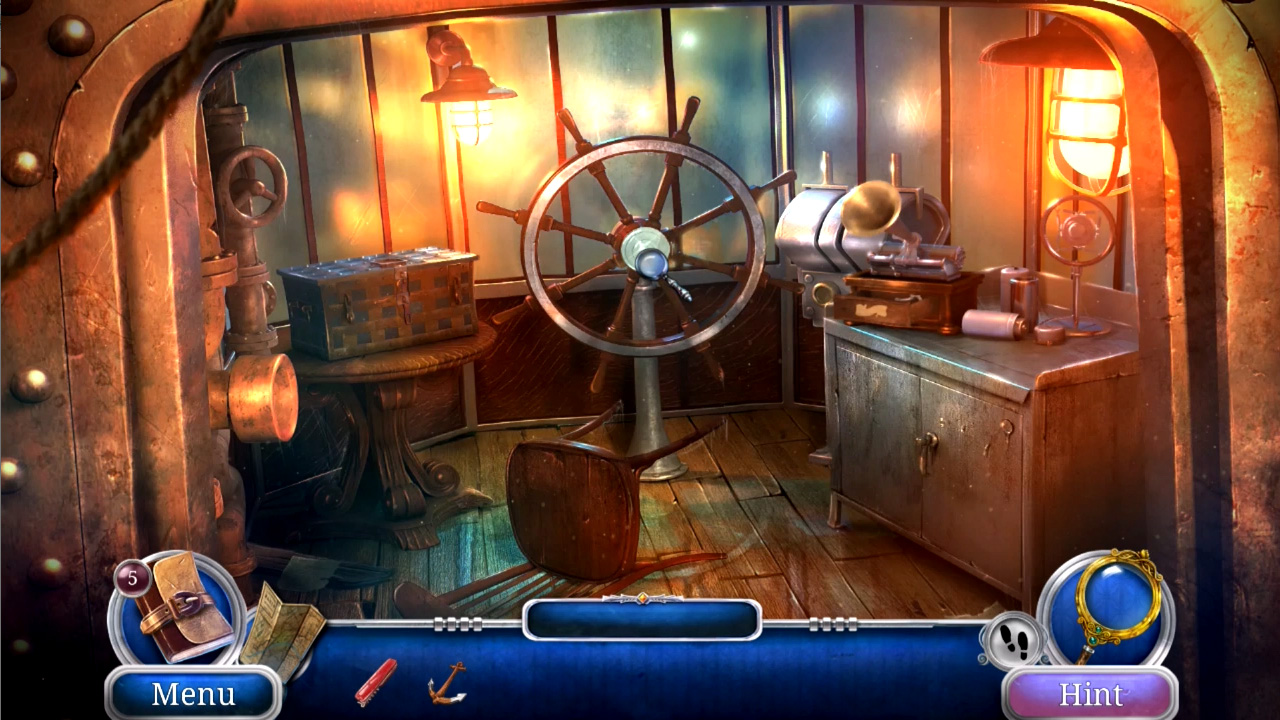Click the empty objective banner at bottom center
1280x720 pixels.
[x=640, y=621]
